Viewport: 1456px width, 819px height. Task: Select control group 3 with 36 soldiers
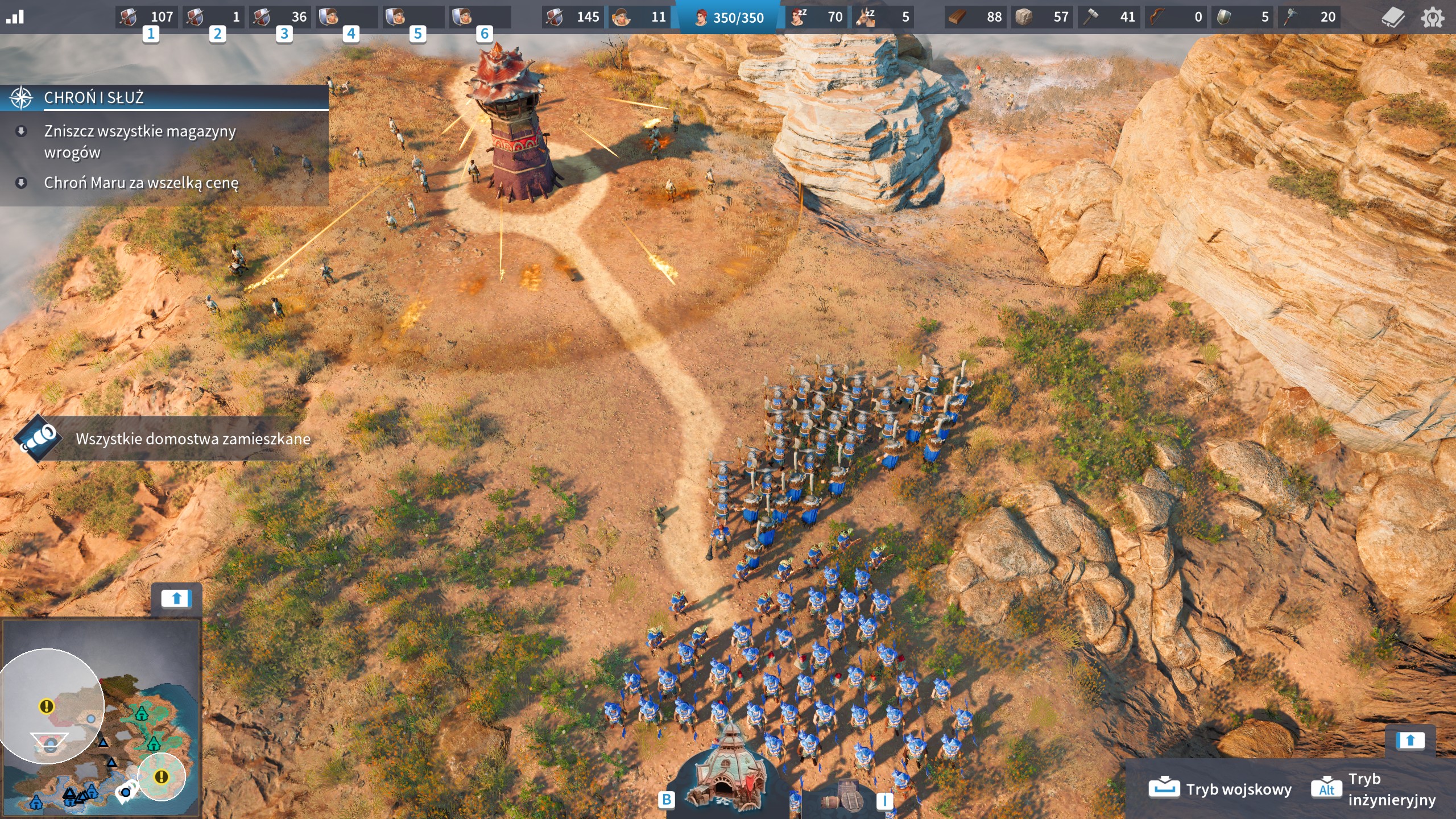tap(280, 17)
